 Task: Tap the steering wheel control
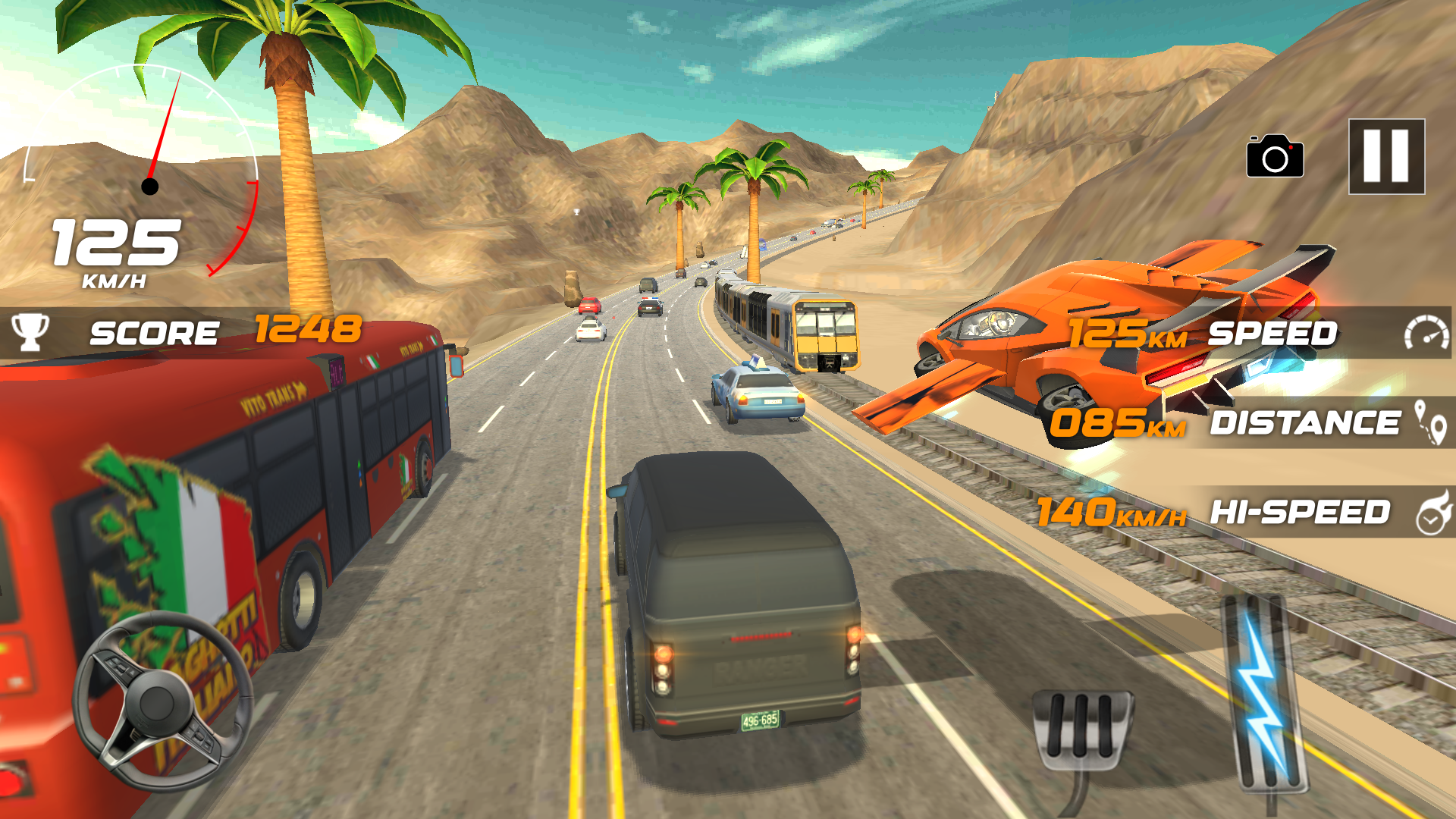pyautogui.click(x=162, y=701)
